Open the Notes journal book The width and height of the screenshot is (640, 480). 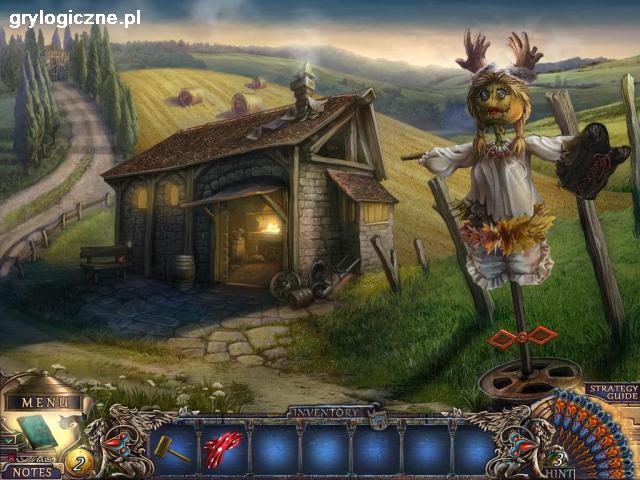38,433
